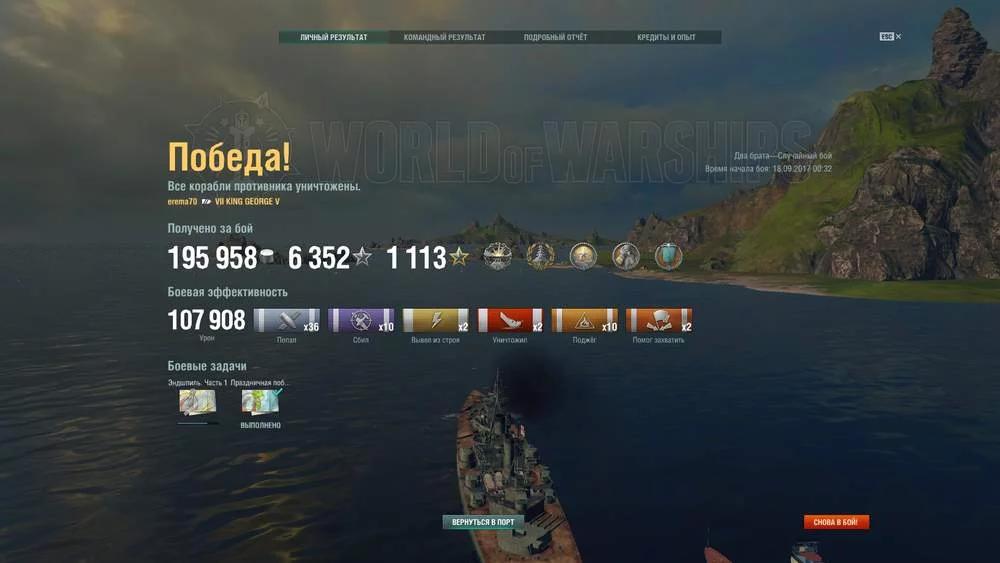Switch to the Командный результат tab
The image size is (1000, 563).
[x=444, y=38]
